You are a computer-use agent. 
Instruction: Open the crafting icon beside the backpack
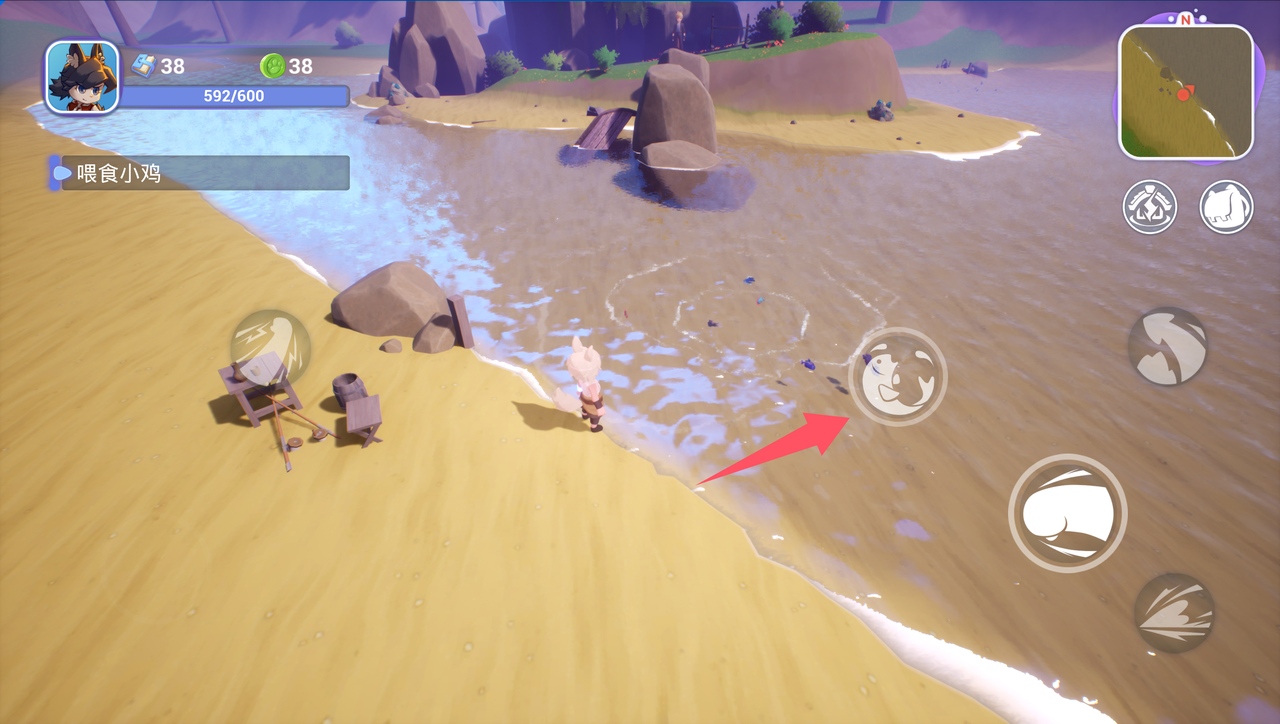click(x=1149, y=207)
